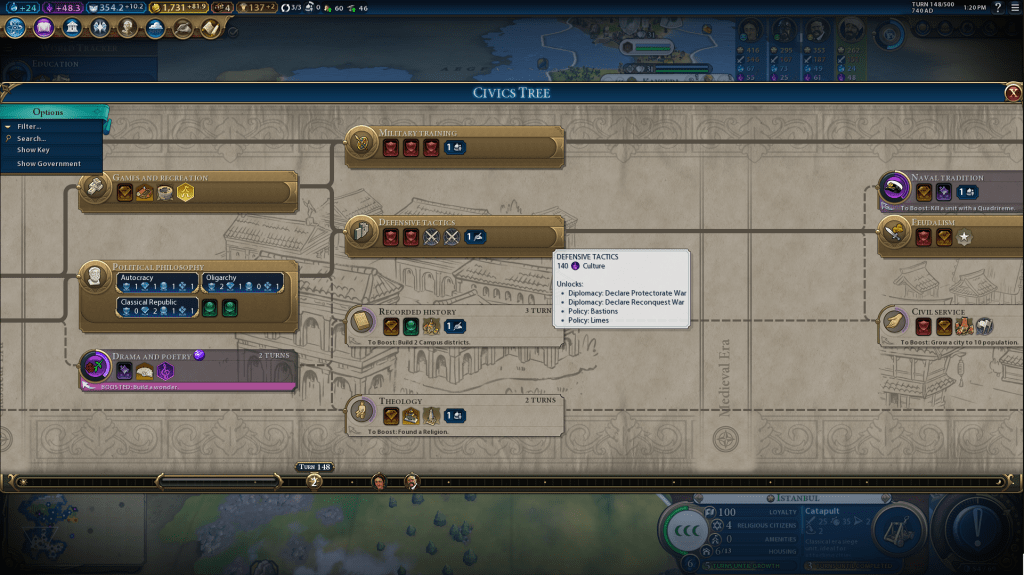Click the Oligarchy government box
This screenshot has height=575, width=1024.
pos(241,283)
